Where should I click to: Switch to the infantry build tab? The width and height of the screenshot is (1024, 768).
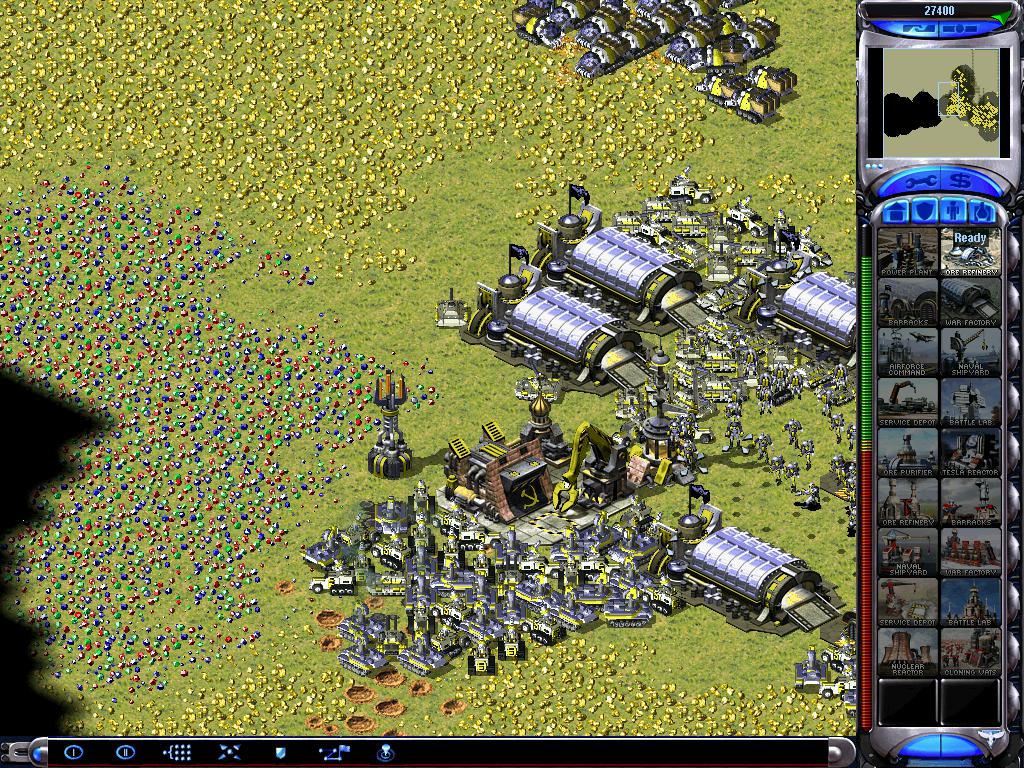[x=954, y=212]
